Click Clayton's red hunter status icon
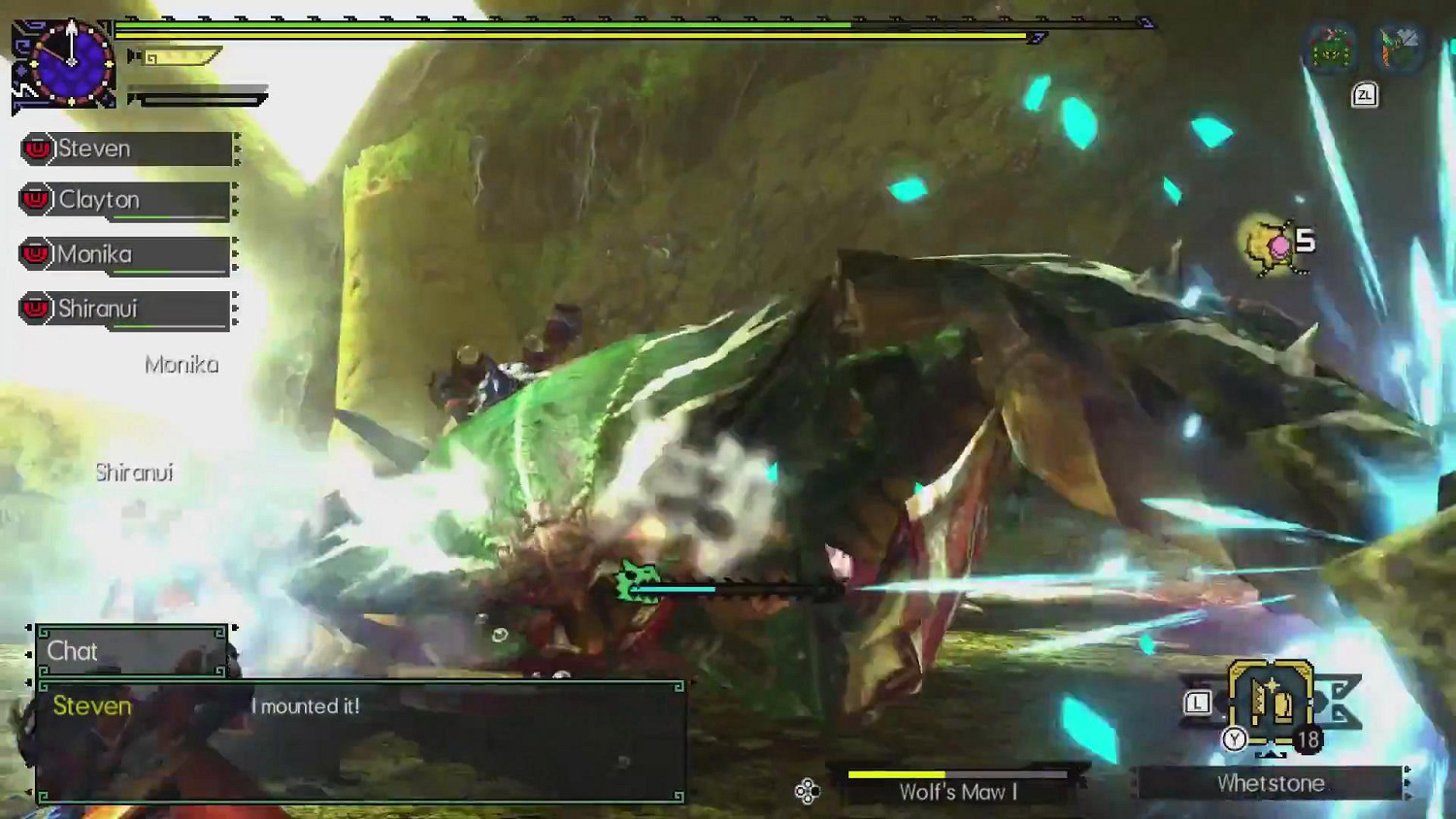 [35, 201]
